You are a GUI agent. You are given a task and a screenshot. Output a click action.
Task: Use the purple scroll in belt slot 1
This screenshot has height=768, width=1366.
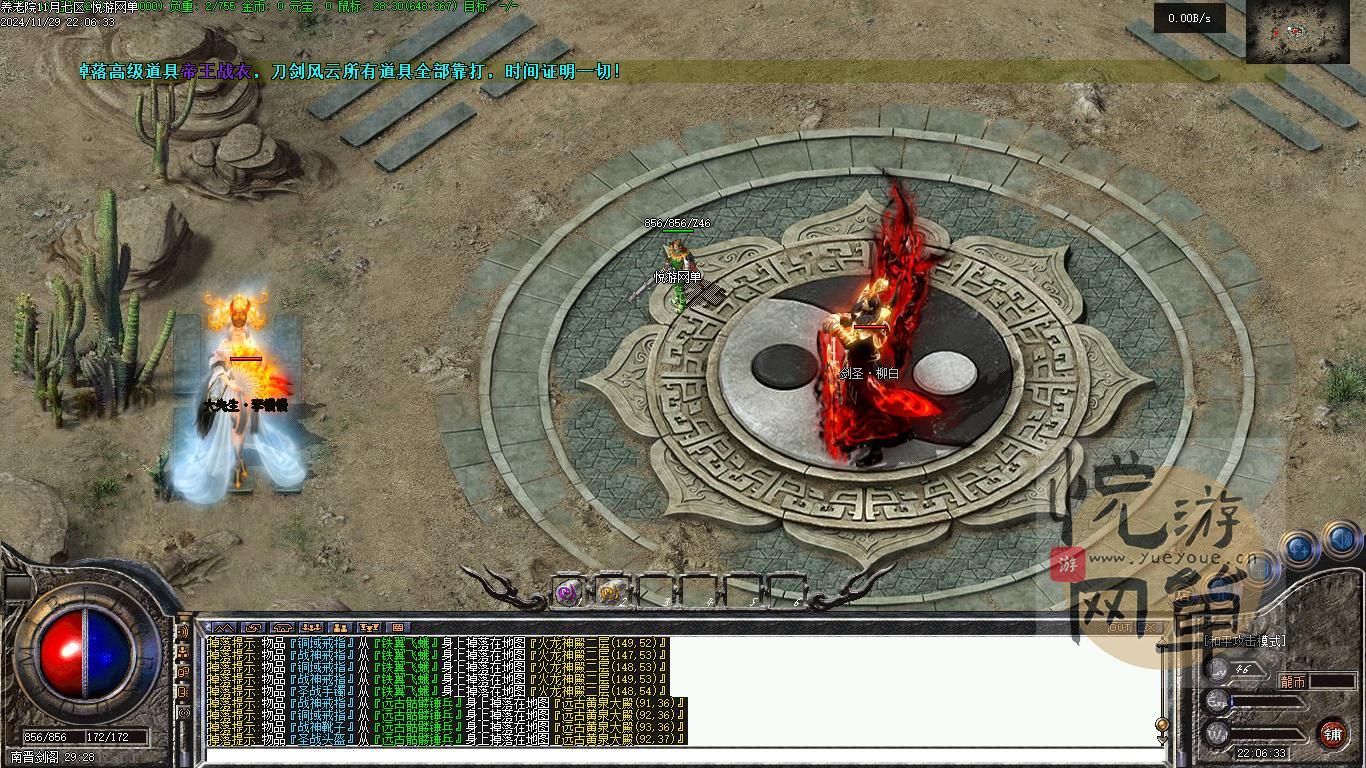567,592
